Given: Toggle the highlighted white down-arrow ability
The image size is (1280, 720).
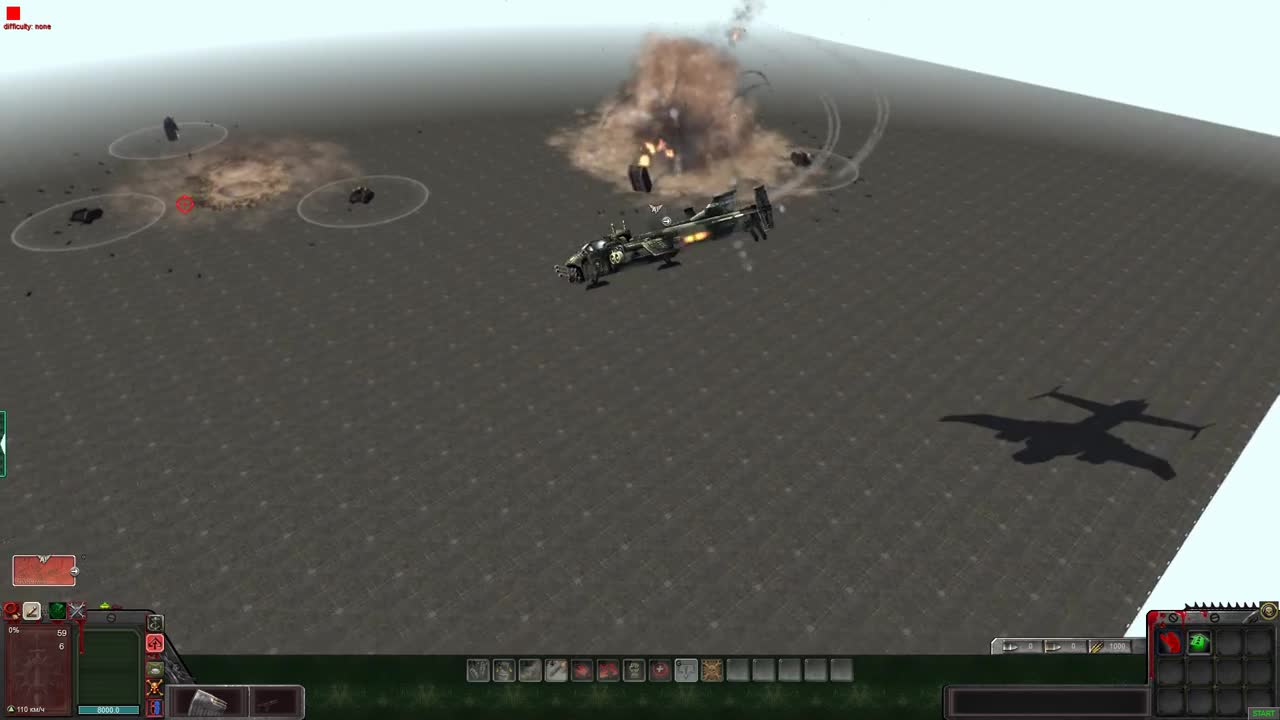Looking at the screenshot, I should click(686, 670).
